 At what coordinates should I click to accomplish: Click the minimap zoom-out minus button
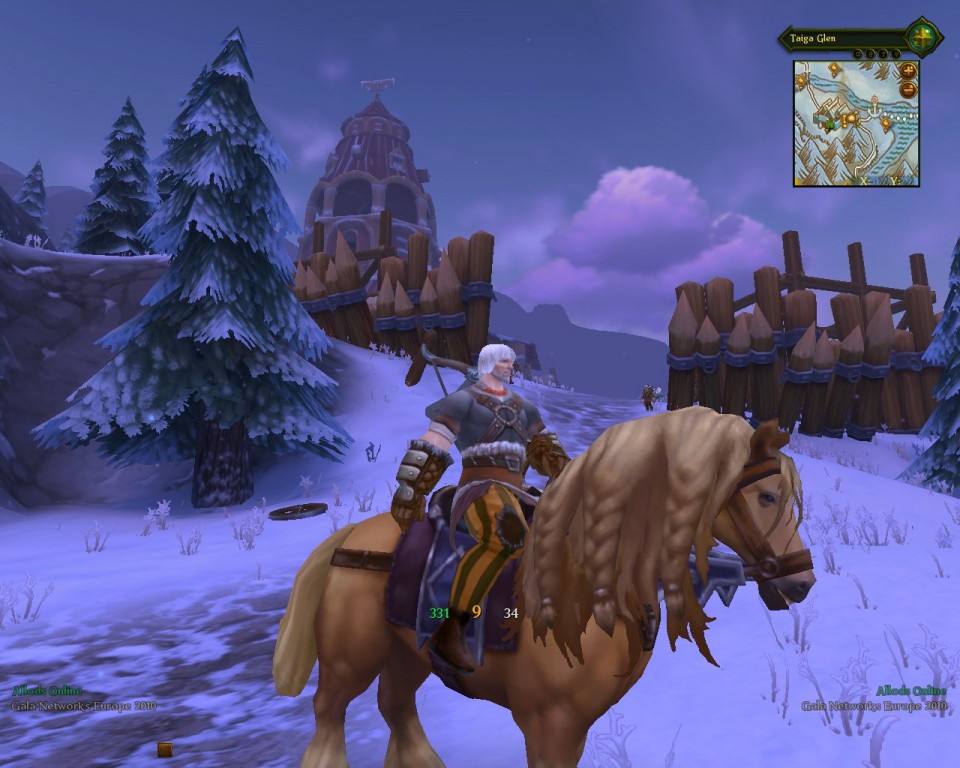click(x=908, y=89)
